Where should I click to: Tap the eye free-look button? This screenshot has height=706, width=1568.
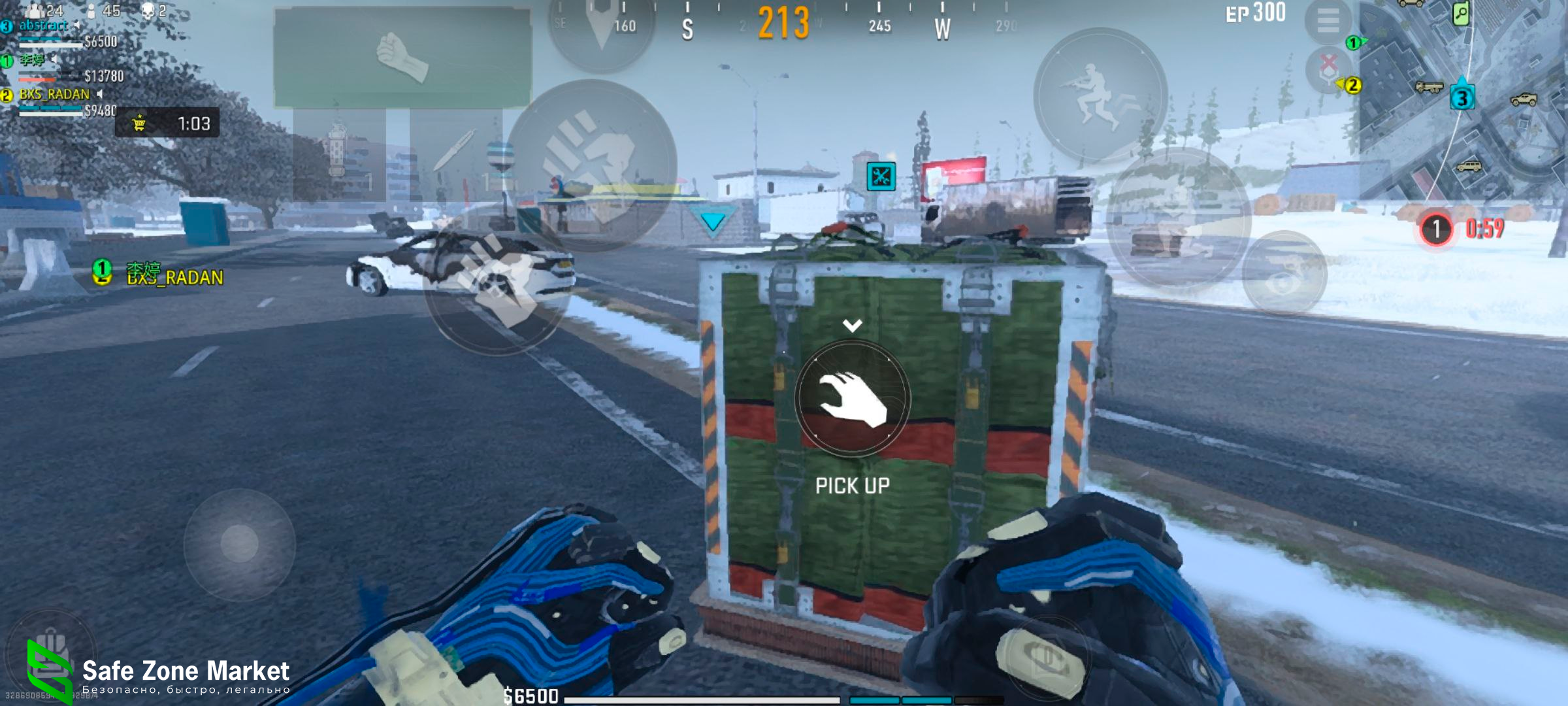(1284, 273)
